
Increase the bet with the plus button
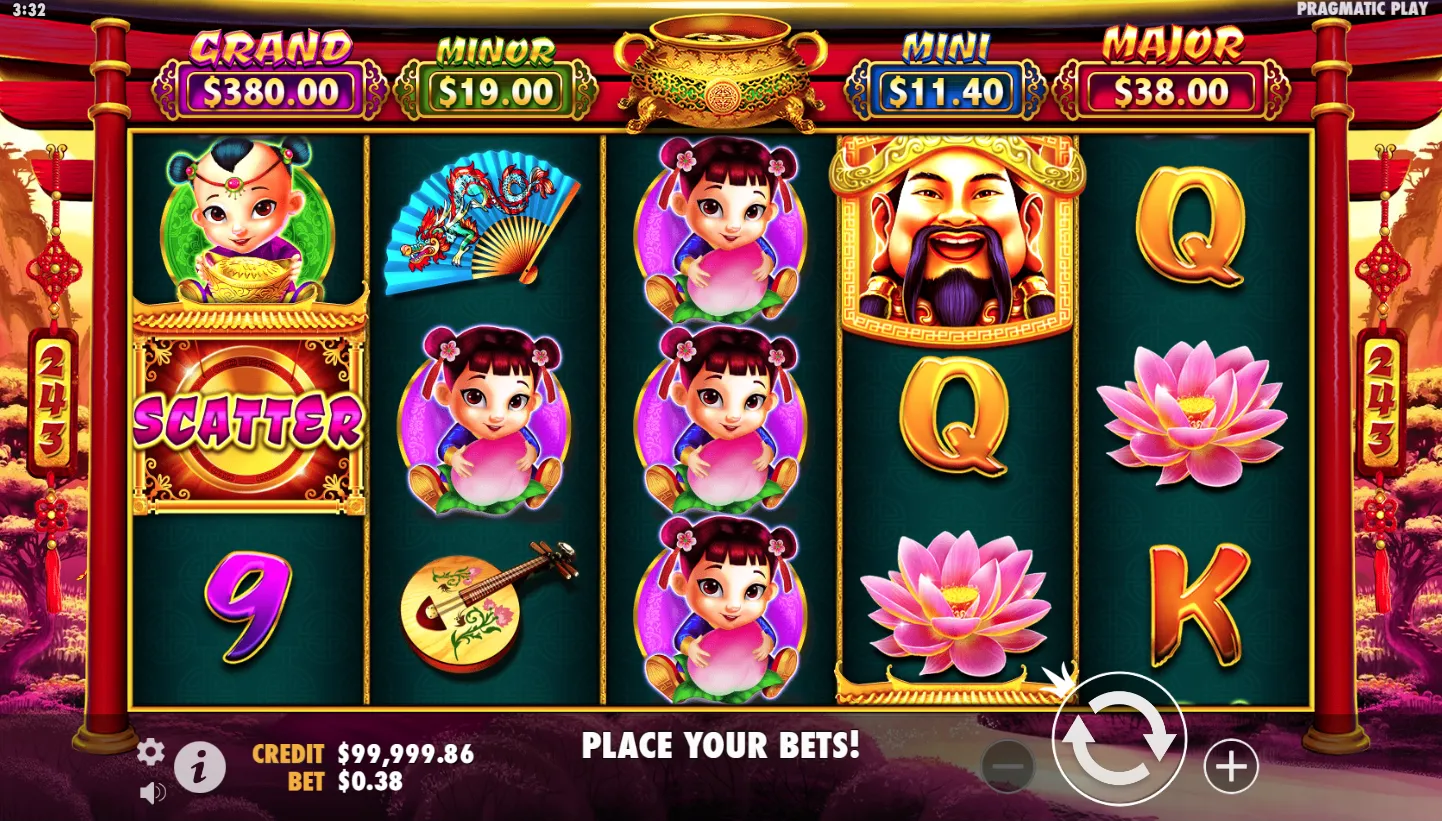pos(1230,767)
